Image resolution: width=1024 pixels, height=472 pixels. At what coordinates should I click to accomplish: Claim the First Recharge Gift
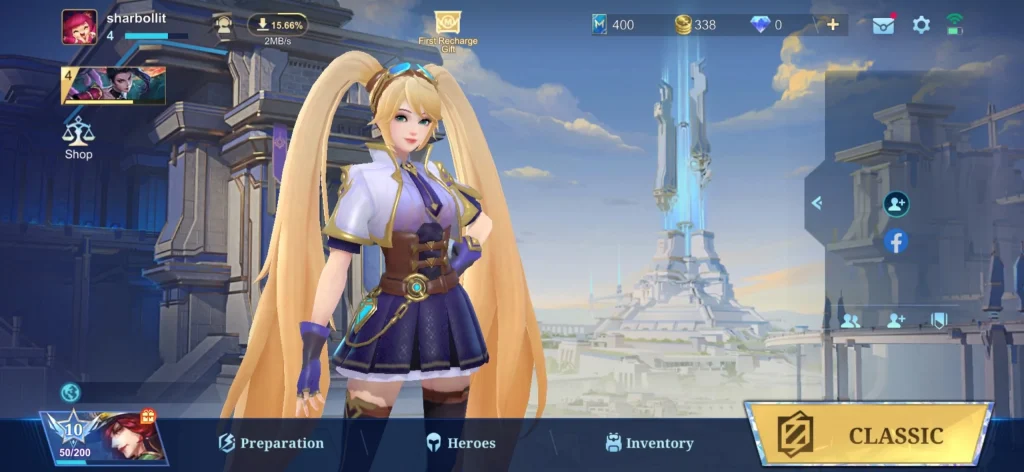[x=447, y=31]
